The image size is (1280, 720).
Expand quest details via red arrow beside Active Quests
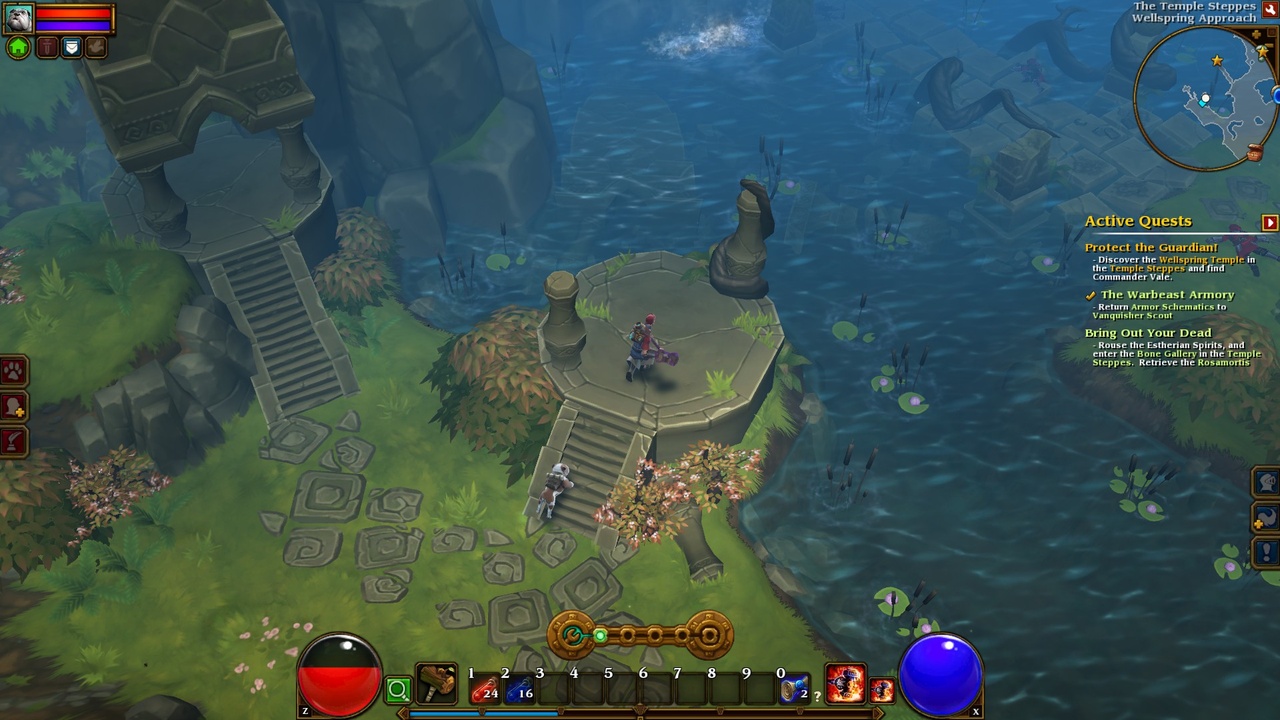pos(1269,220)
